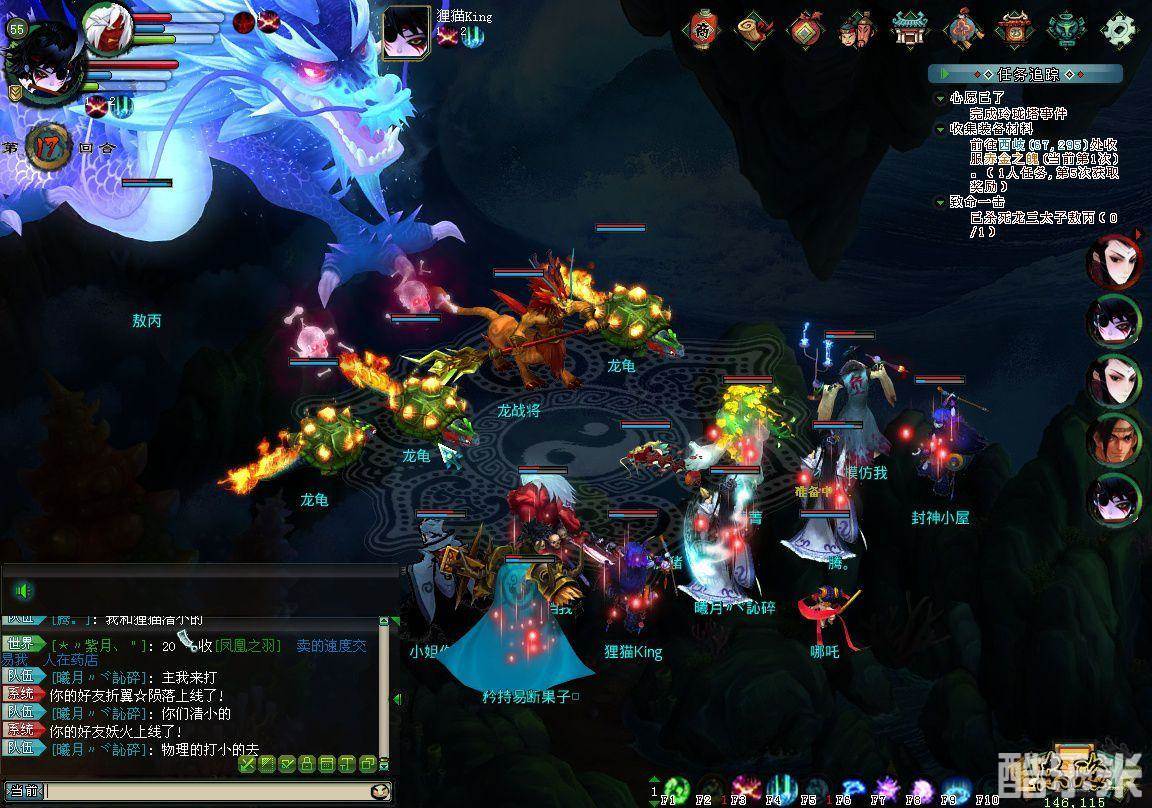Toggle the green speaker voice icon
The height and width of the screenshot is (808, 1152).
tap(24, 590)
